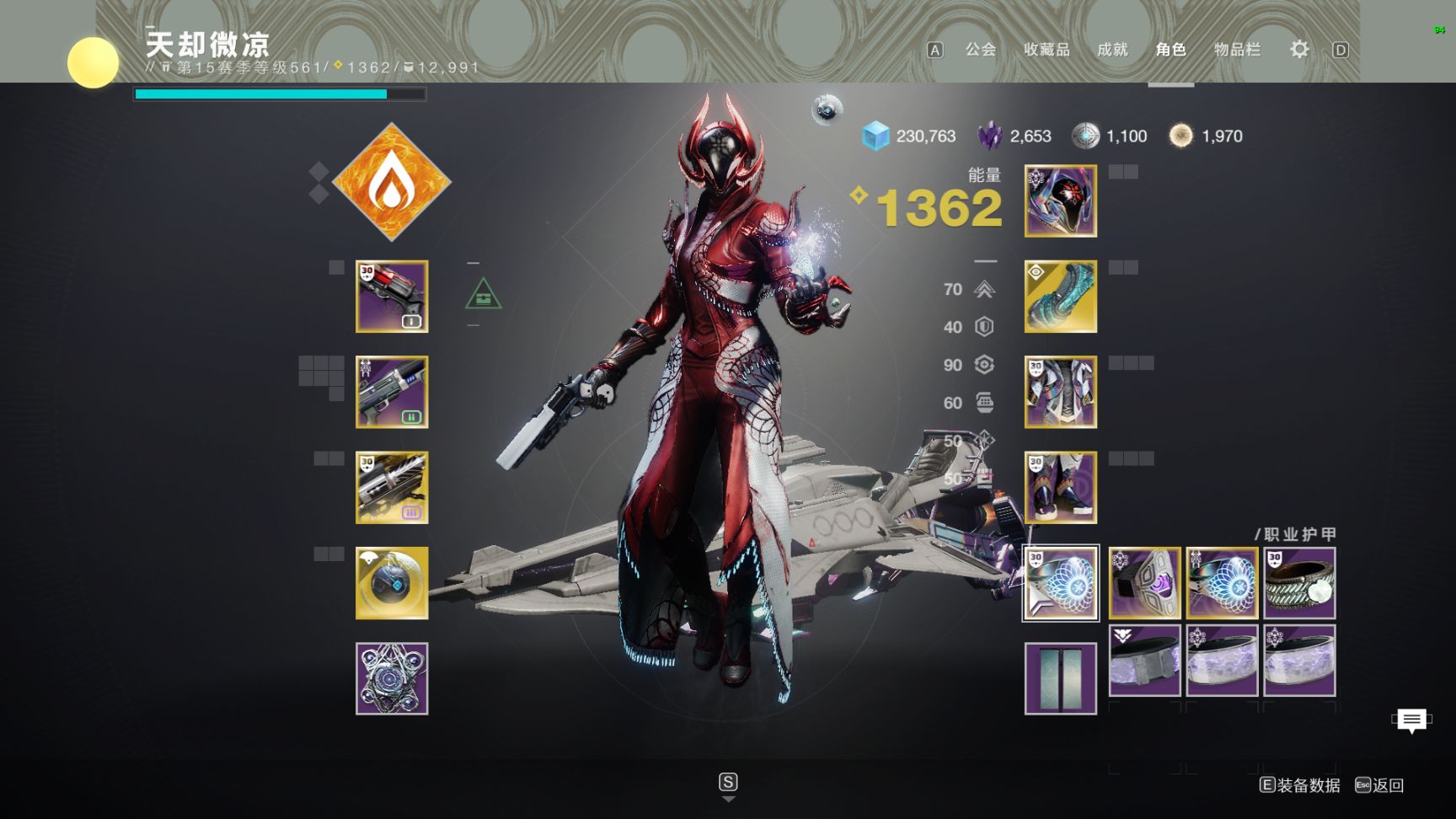Open the exotic teal gauntlets slot
Viewport: 1456px width, 819px height.
[1061, 297]
